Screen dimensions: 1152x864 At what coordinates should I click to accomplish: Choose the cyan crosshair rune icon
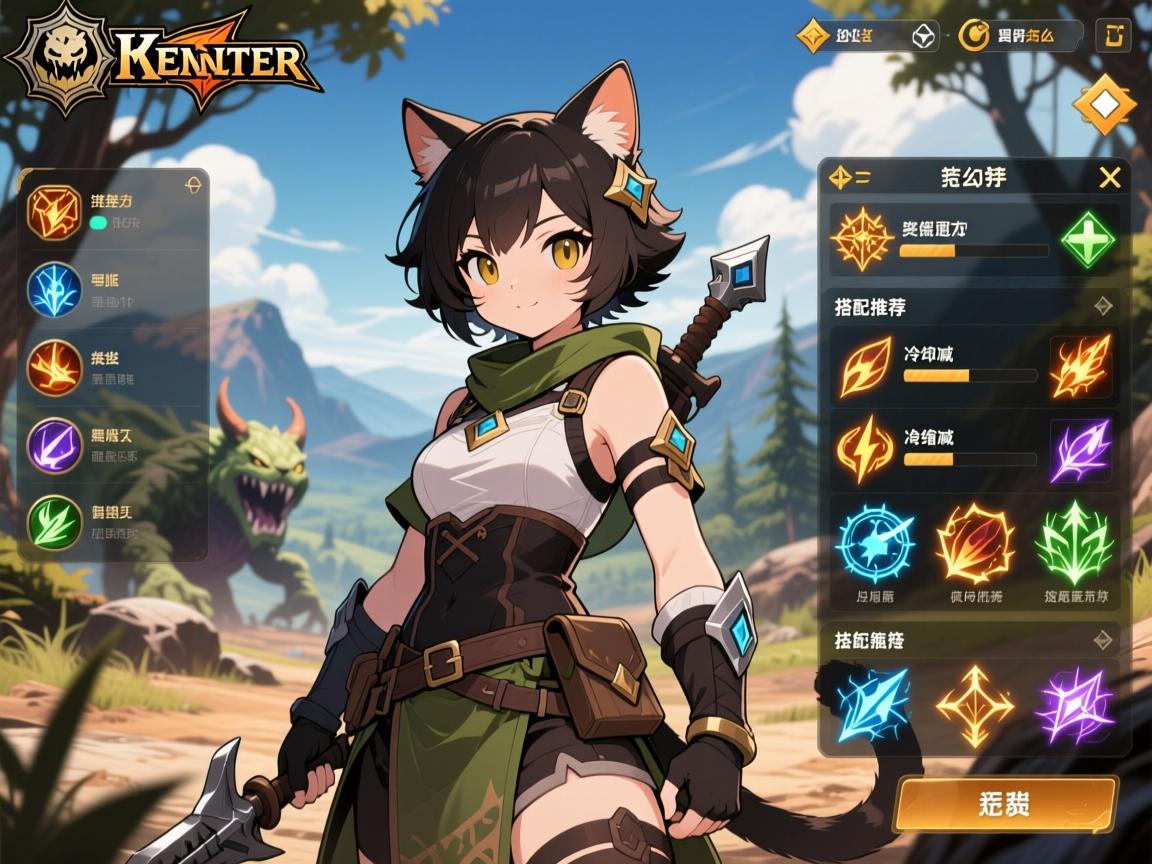click(875, 544)
